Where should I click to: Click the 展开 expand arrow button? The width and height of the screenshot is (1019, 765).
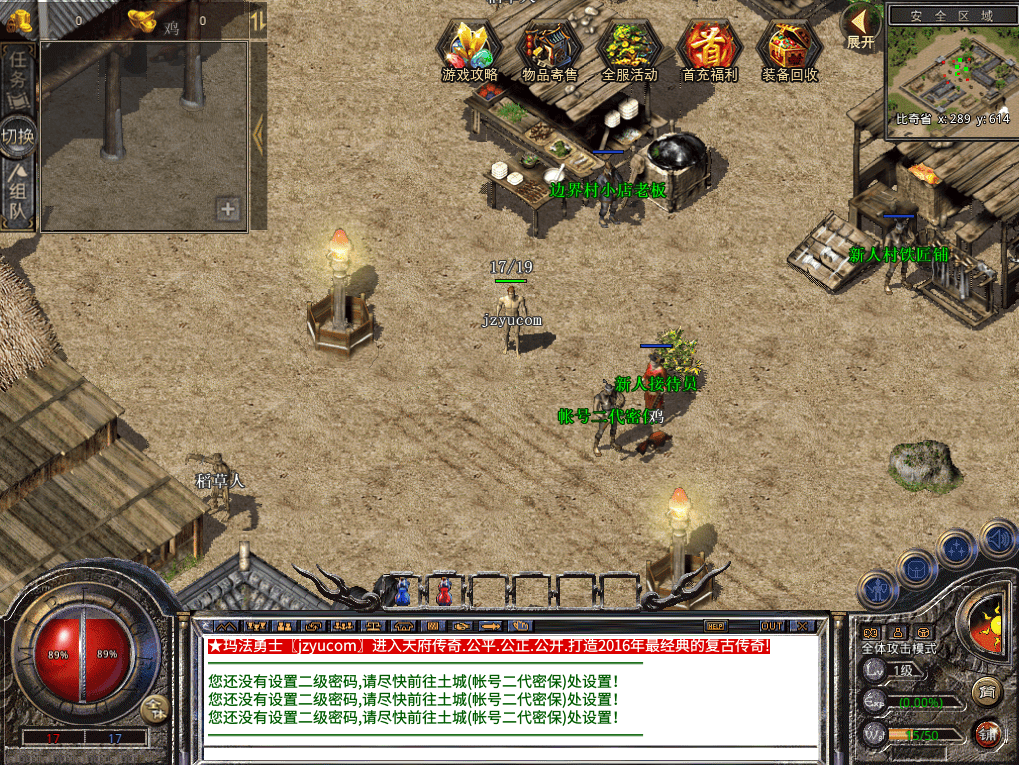(859, 26)
